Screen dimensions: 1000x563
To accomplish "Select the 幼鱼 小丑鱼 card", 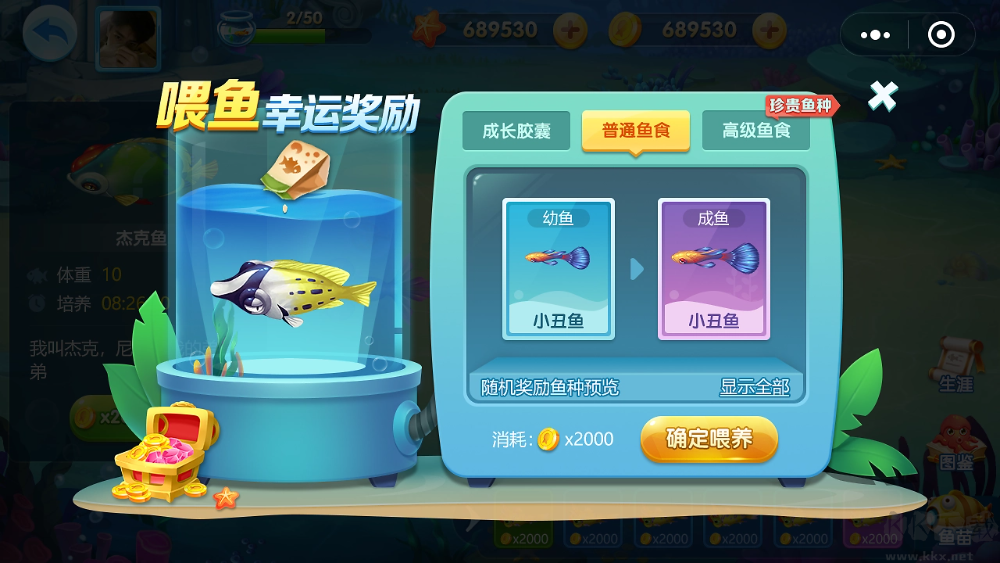I will point(558,269).
